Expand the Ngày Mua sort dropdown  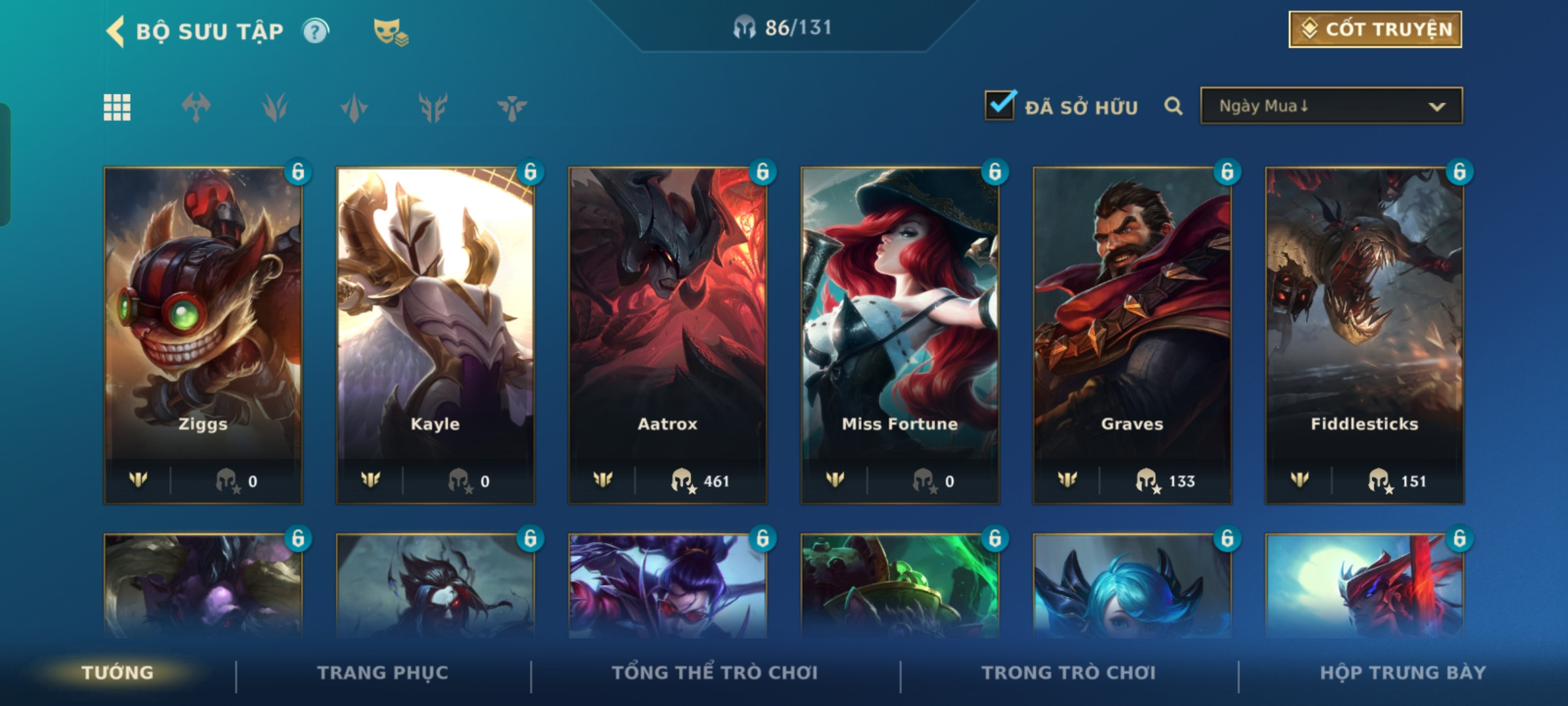(1331, 106)
